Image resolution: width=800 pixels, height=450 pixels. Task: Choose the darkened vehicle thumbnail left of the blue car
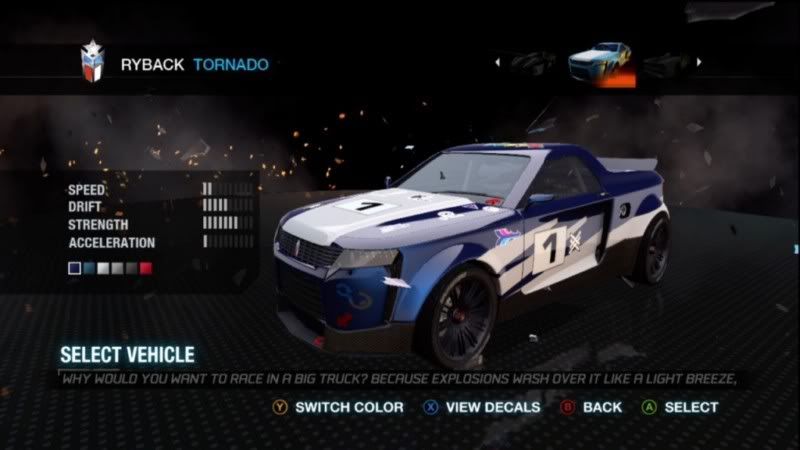click(534, 63)
